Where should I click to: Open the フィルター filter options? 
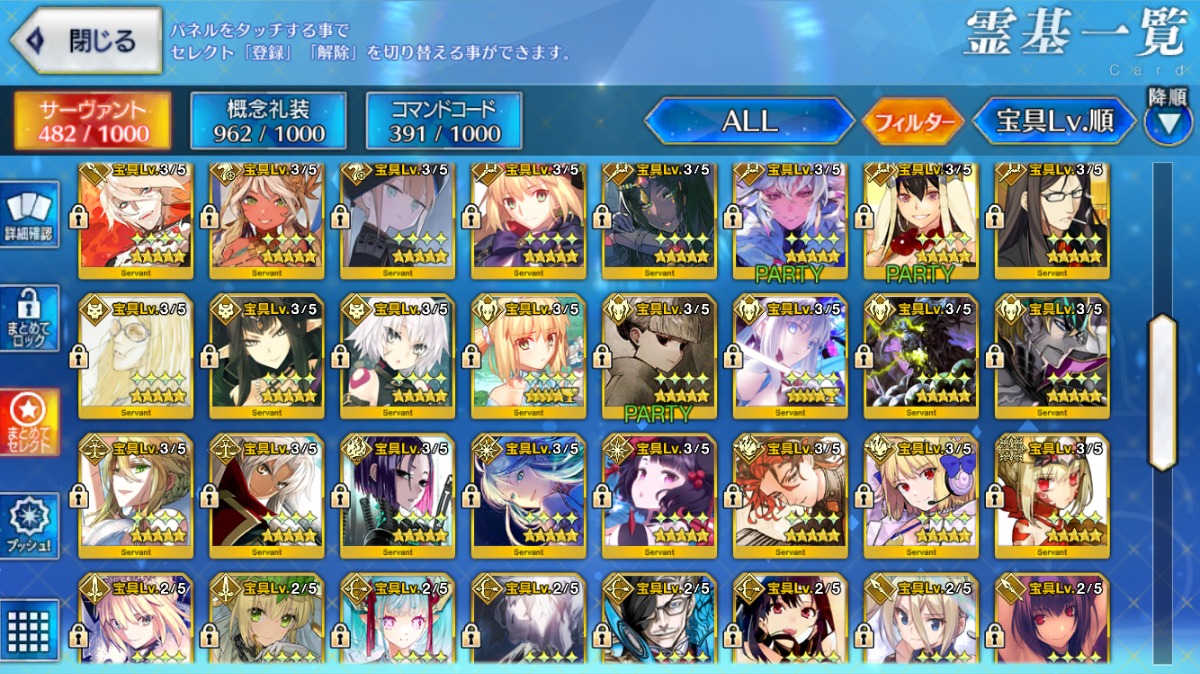tap(912, 123)
